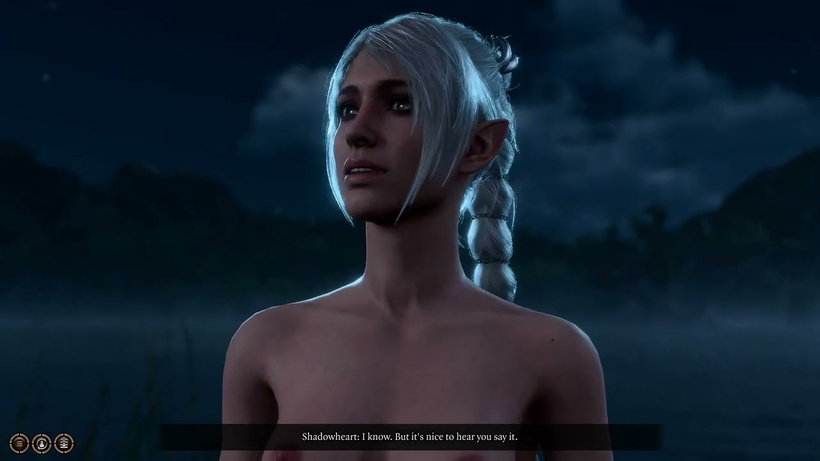Open the dialogue history lines icon
The height and width of the screenshot is (461, 820).
coord(19,443)
